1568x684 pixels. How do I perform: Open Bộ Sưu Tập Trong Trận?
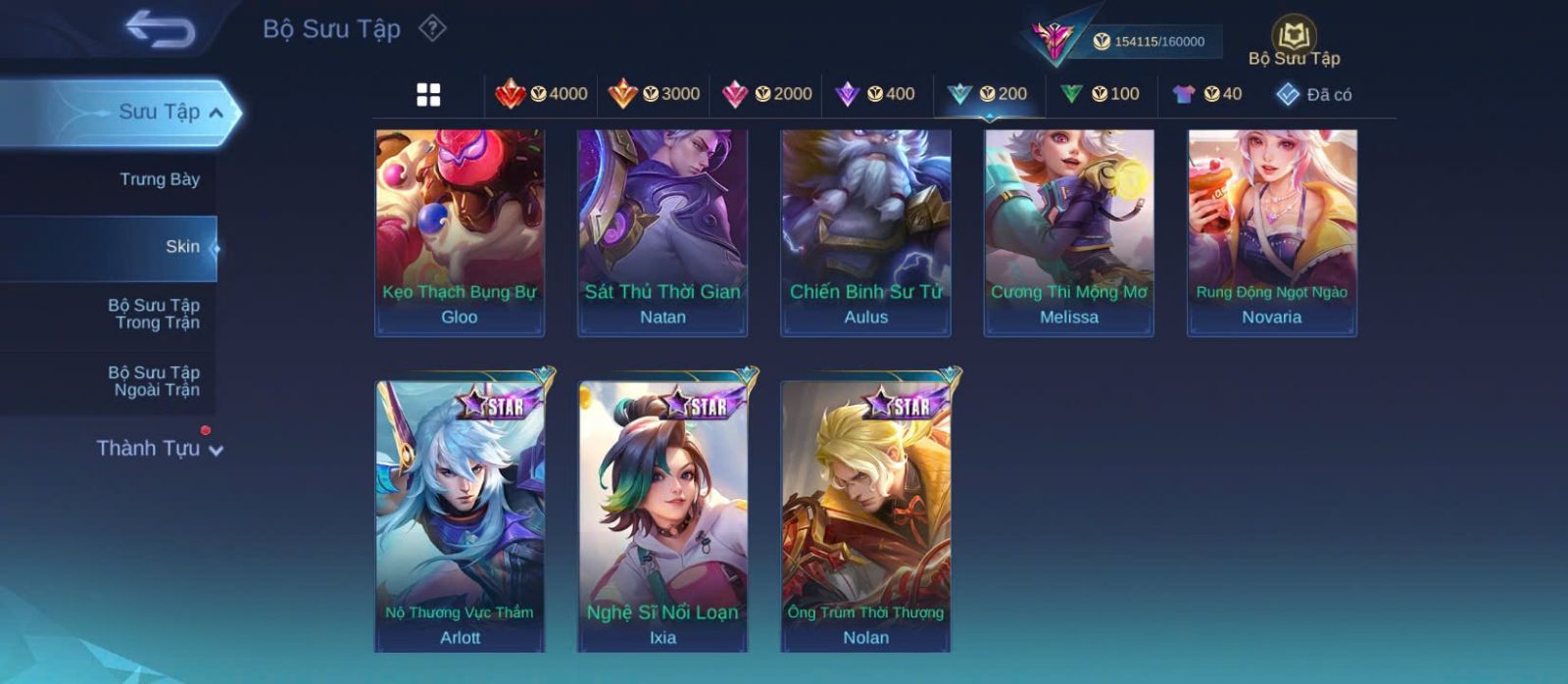pos(154,314)
